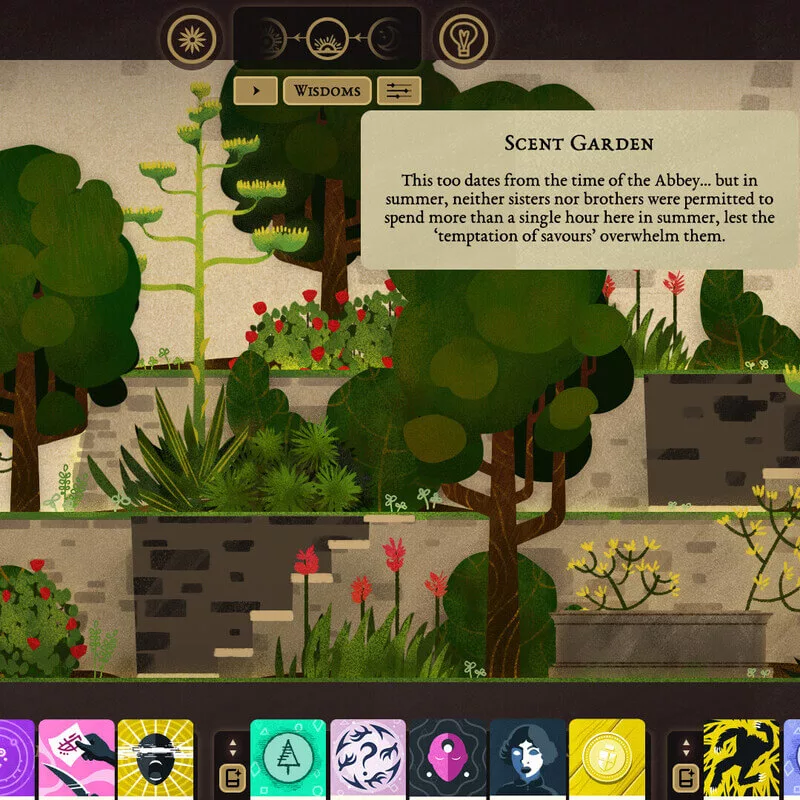Select the purple swirl card
Screen dimensions: 800x800
(x=15, y=759)
